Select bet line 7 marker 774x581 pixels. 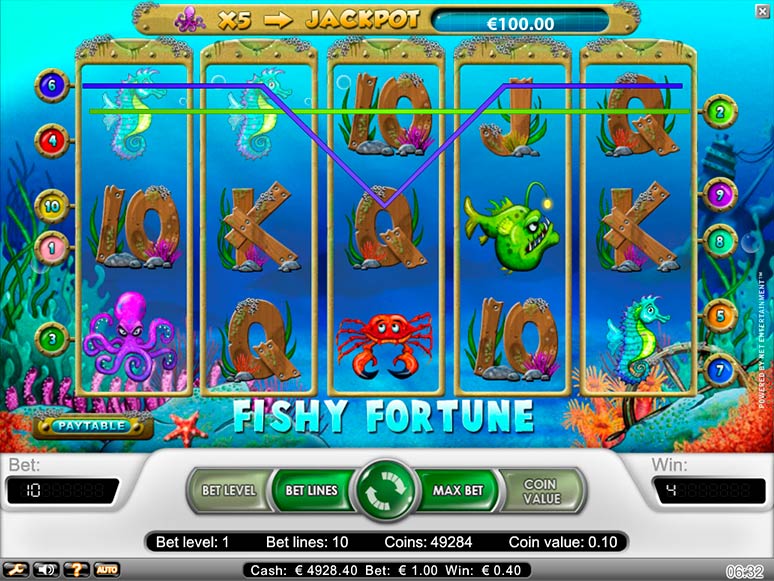point(720,369)
